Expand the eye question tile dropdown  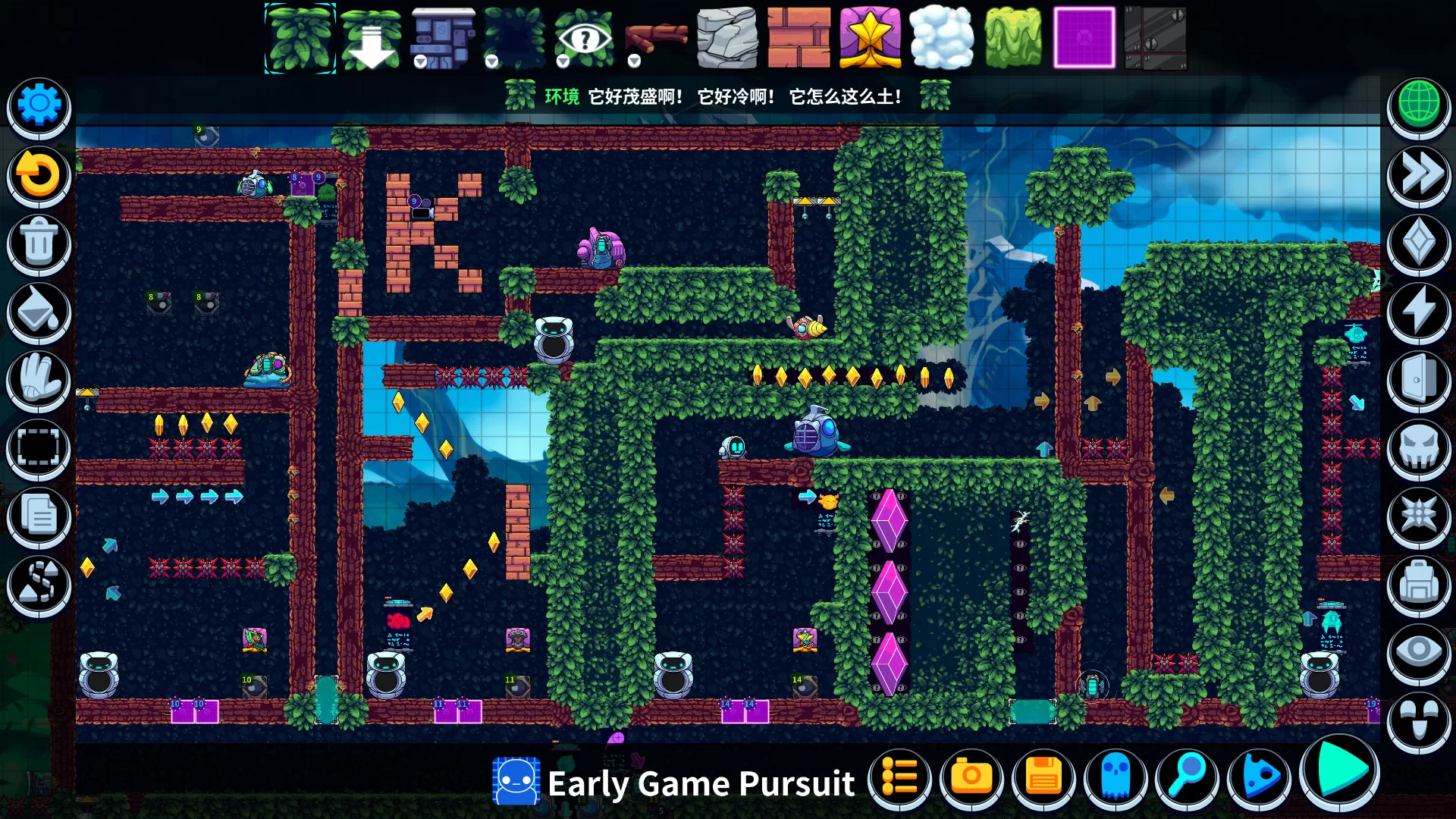point(563,63)
